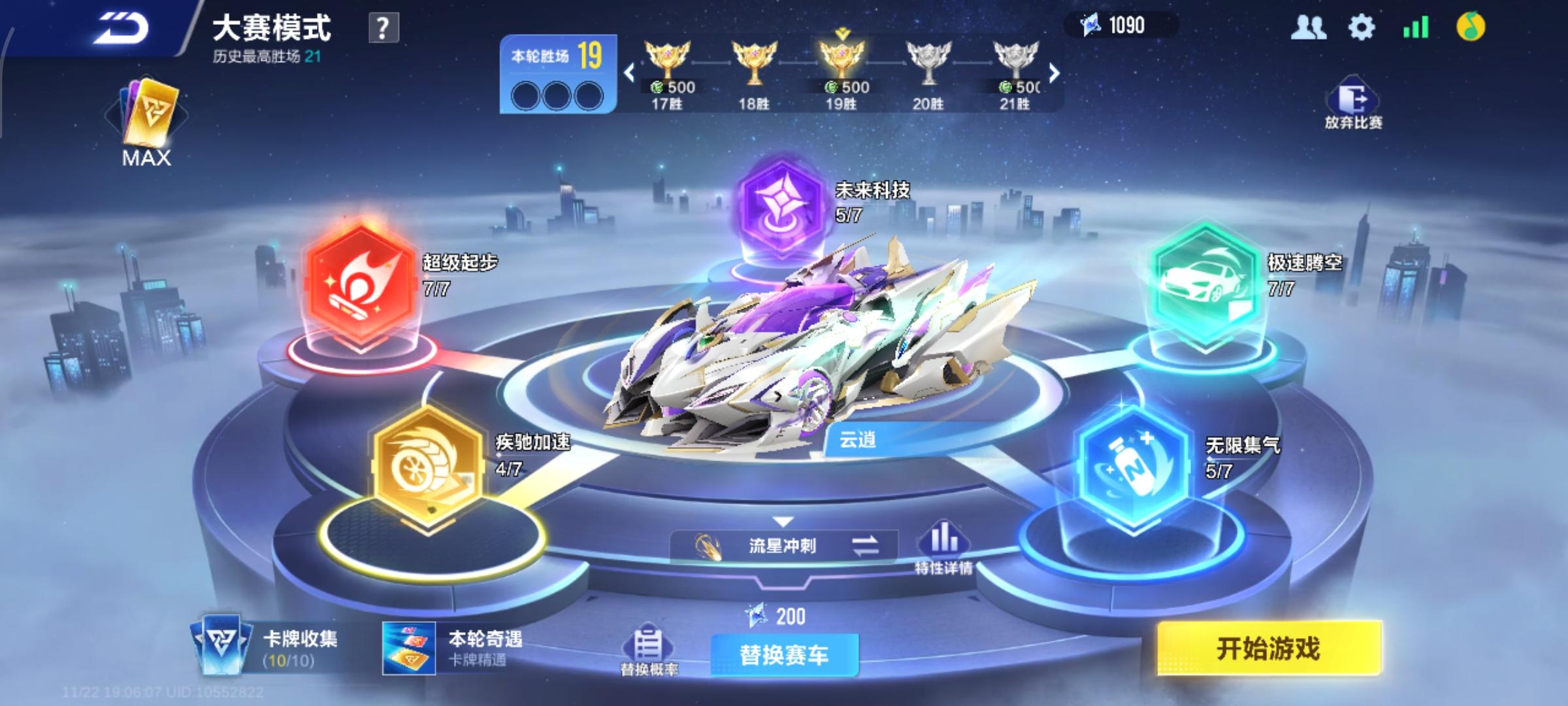Open the settings gear
Image resolution: width=1568 pixels, height=706 pixels.
[1361, 29]
